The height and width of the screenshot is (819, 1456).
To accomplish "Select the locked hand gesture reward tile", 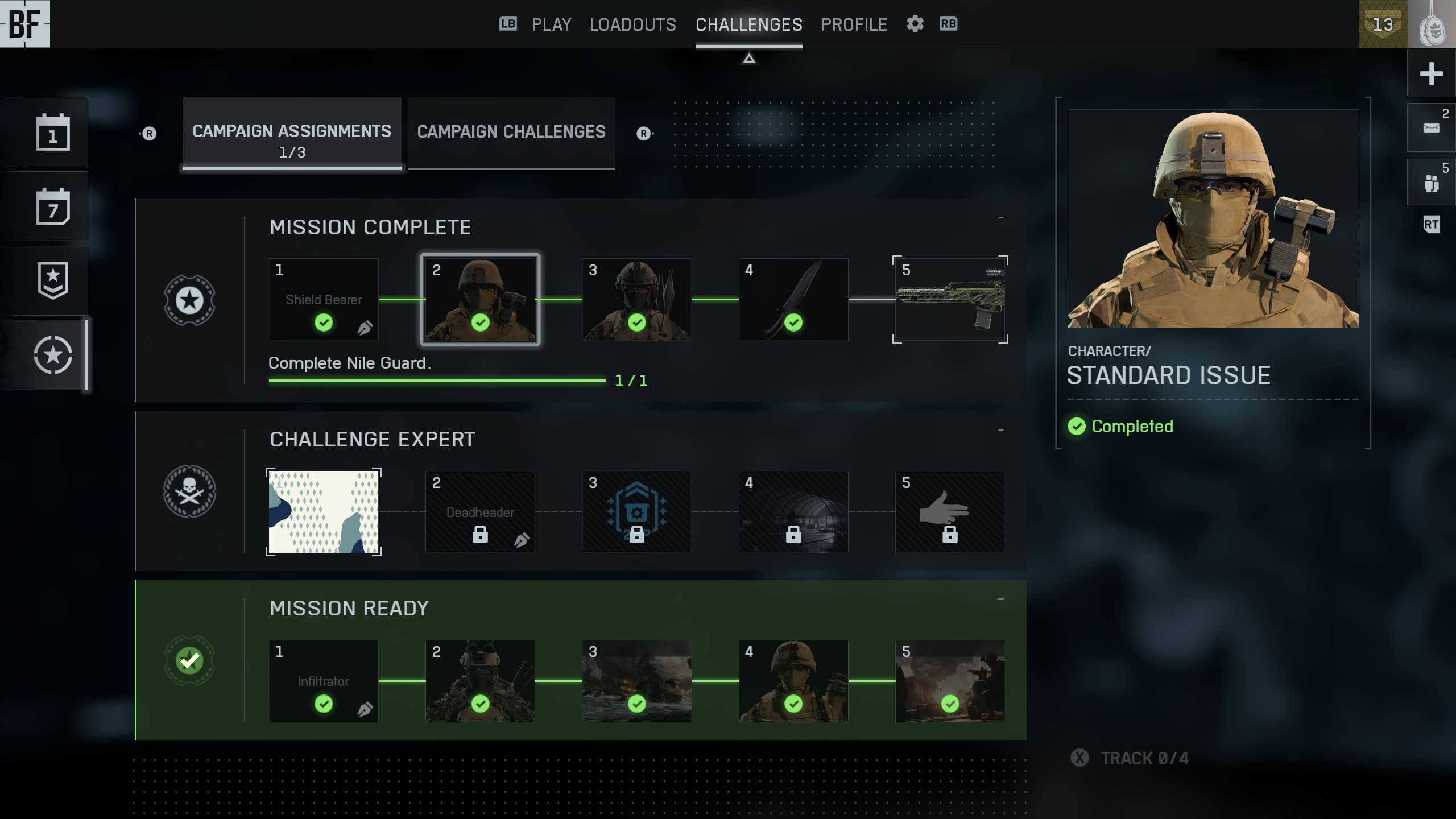I will tap(950, 512).
